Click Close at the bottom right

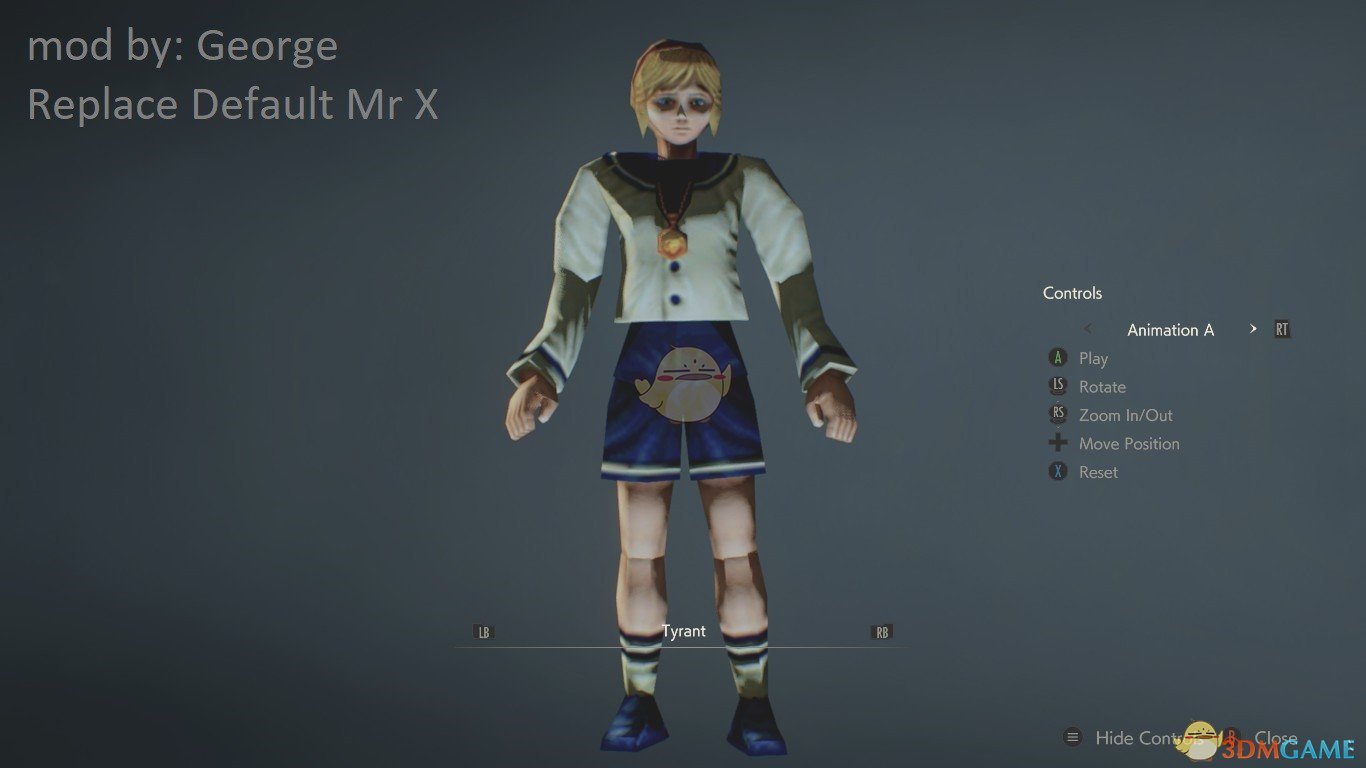pyautogui.click(x=1277, y=738)
